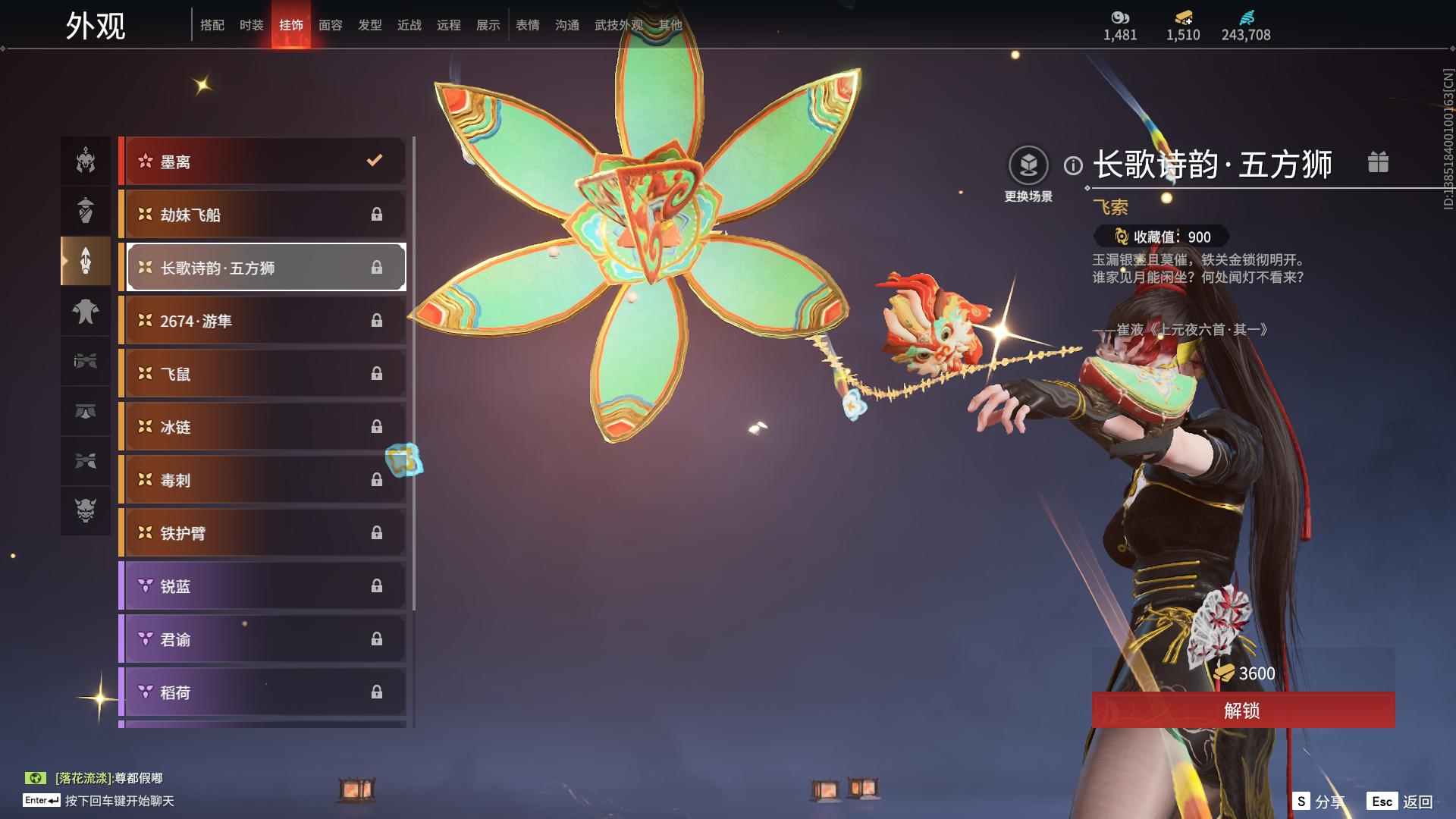Select the 发型 tab

[370, 25]
